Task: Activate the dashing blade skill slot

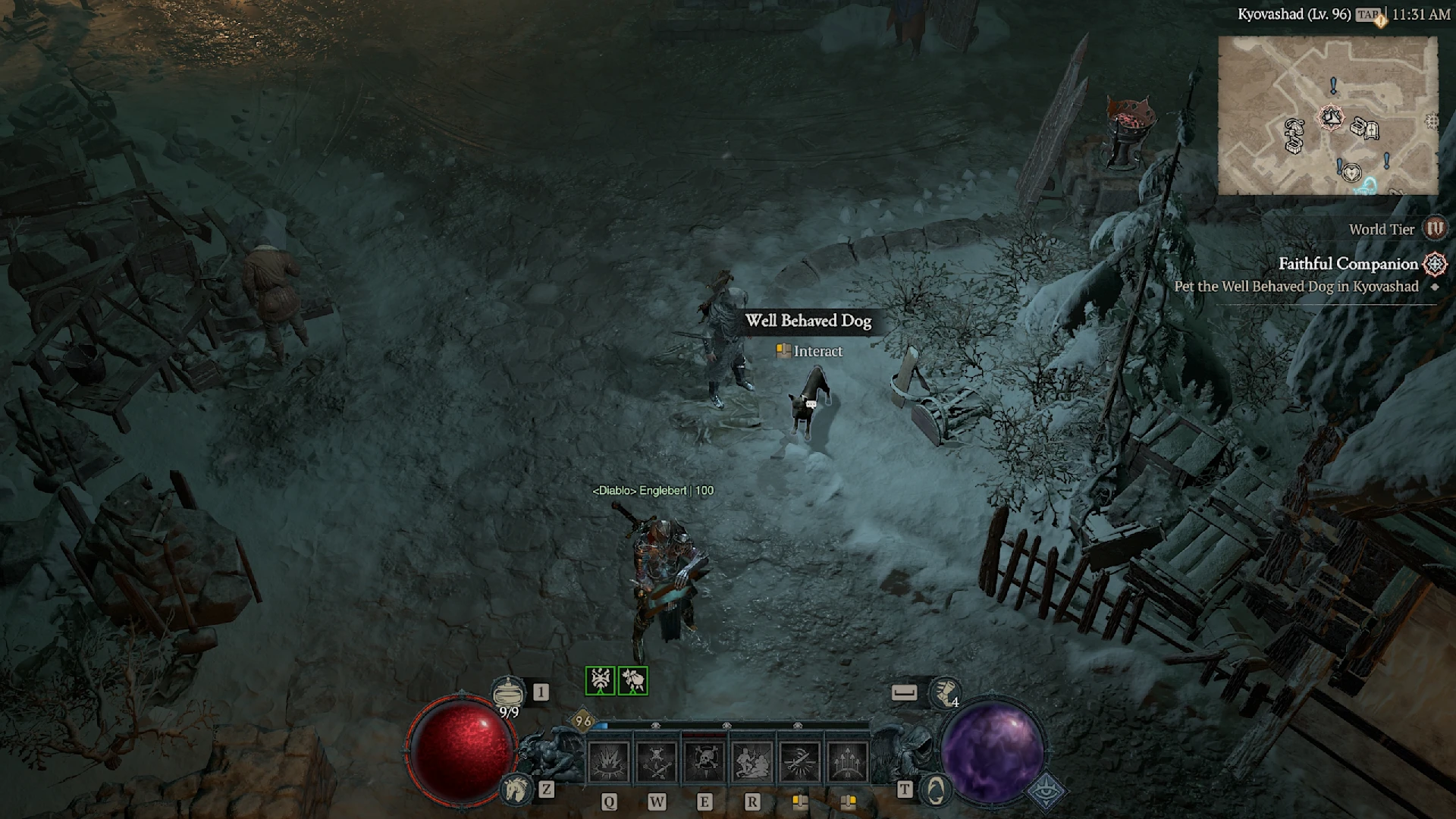Action: pos(800,761)
